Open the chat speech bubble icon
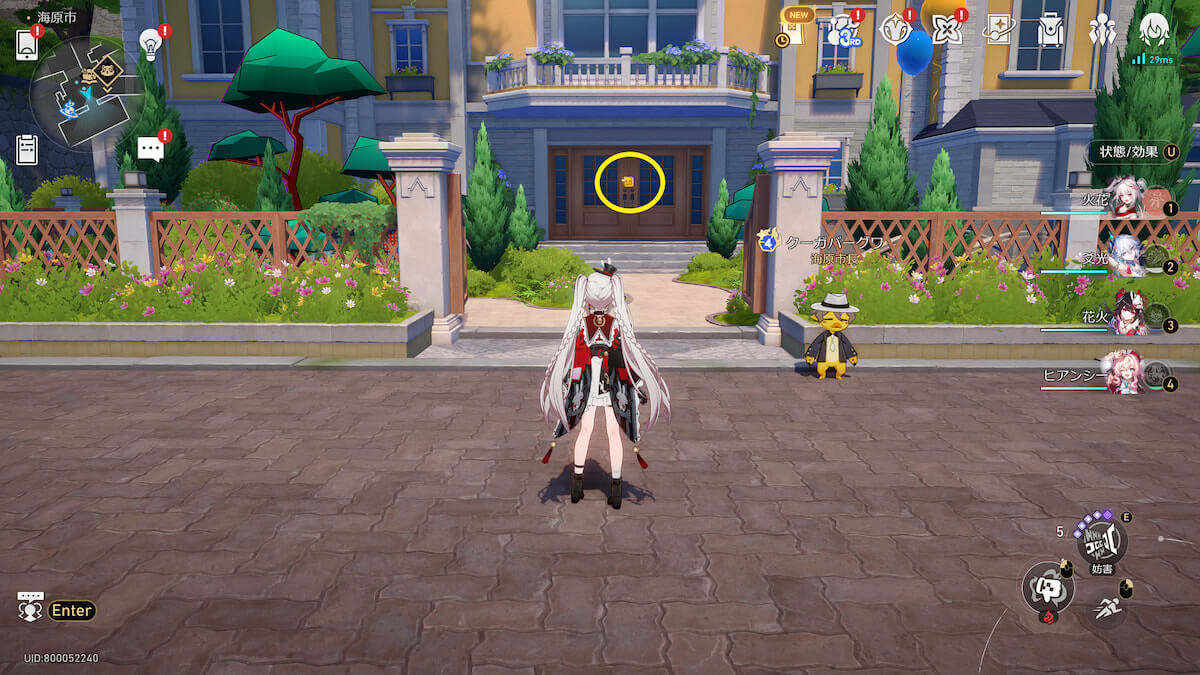This screenshot has height=675, width=1200. point(150,149)
